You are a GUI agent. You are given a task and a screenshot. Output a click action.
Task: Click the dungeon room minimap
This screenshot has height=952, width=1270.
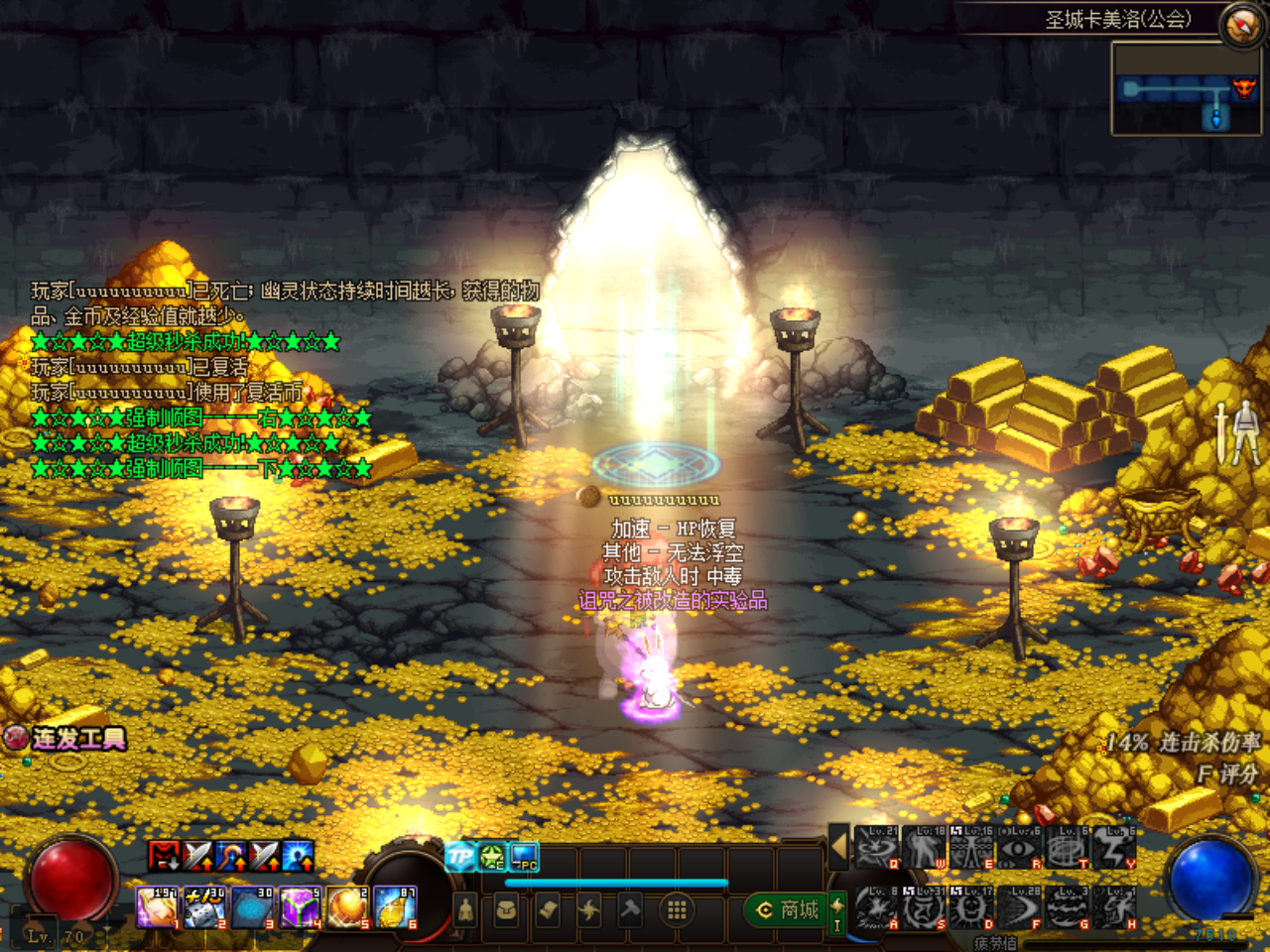tap(1187, 90)
